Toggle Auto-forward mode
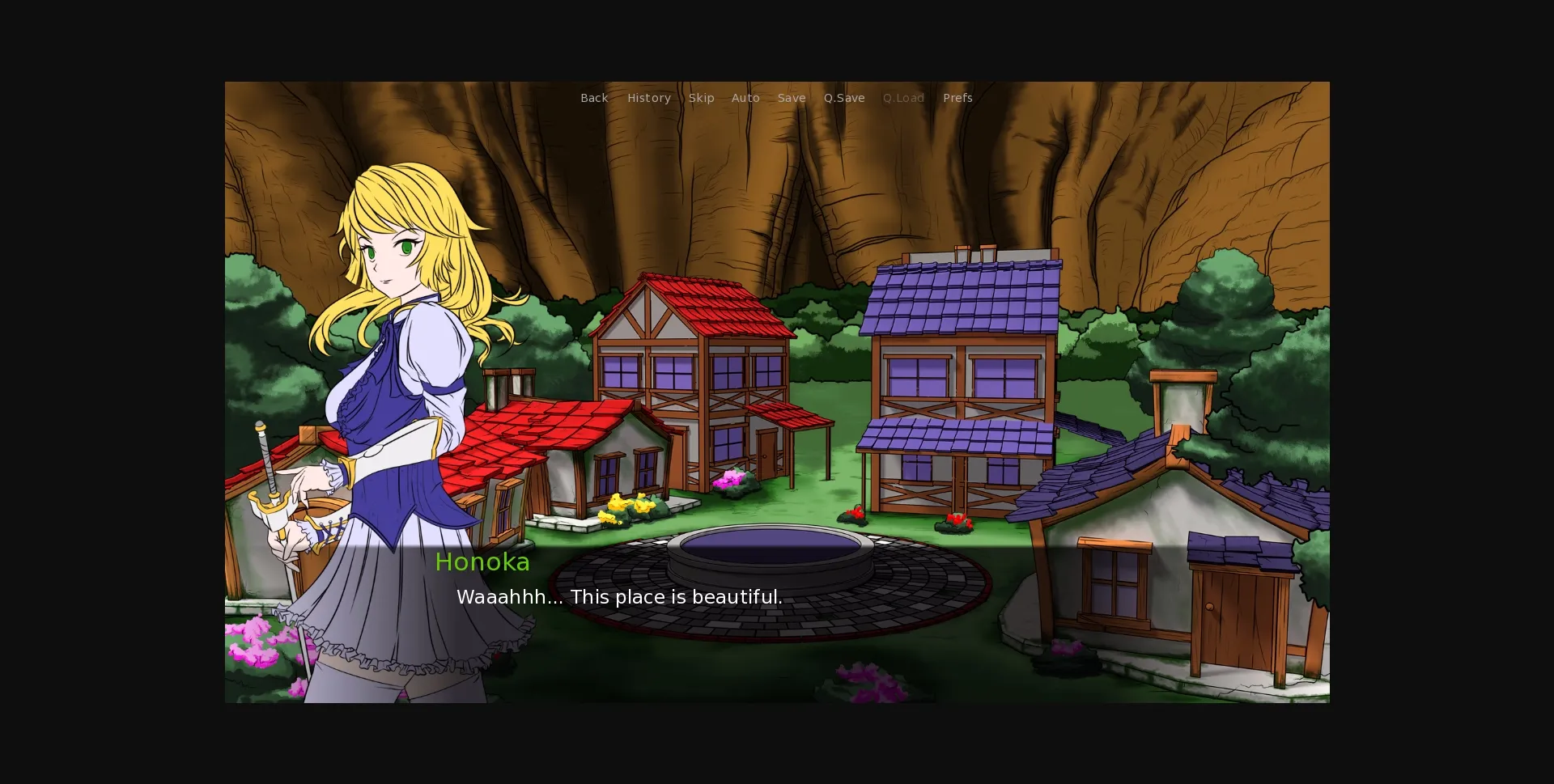 coord(745,98)
